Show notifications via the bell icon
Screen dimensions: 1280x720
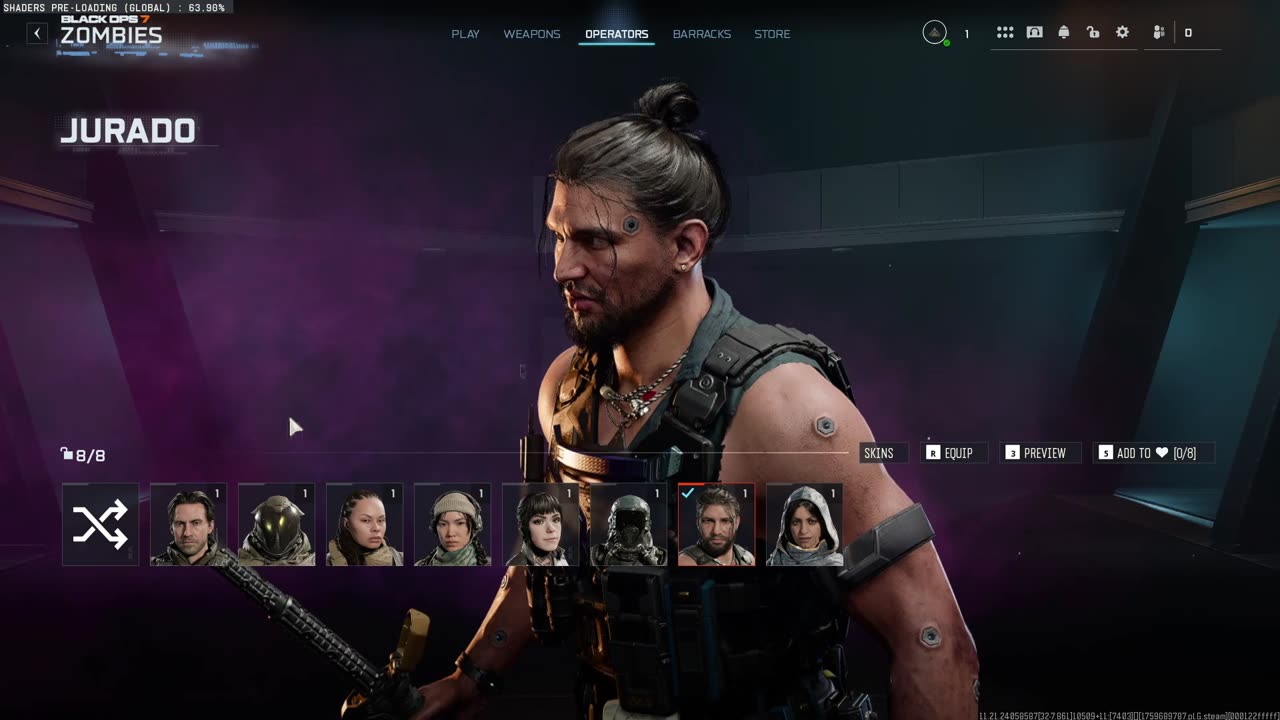point(1063,33)
